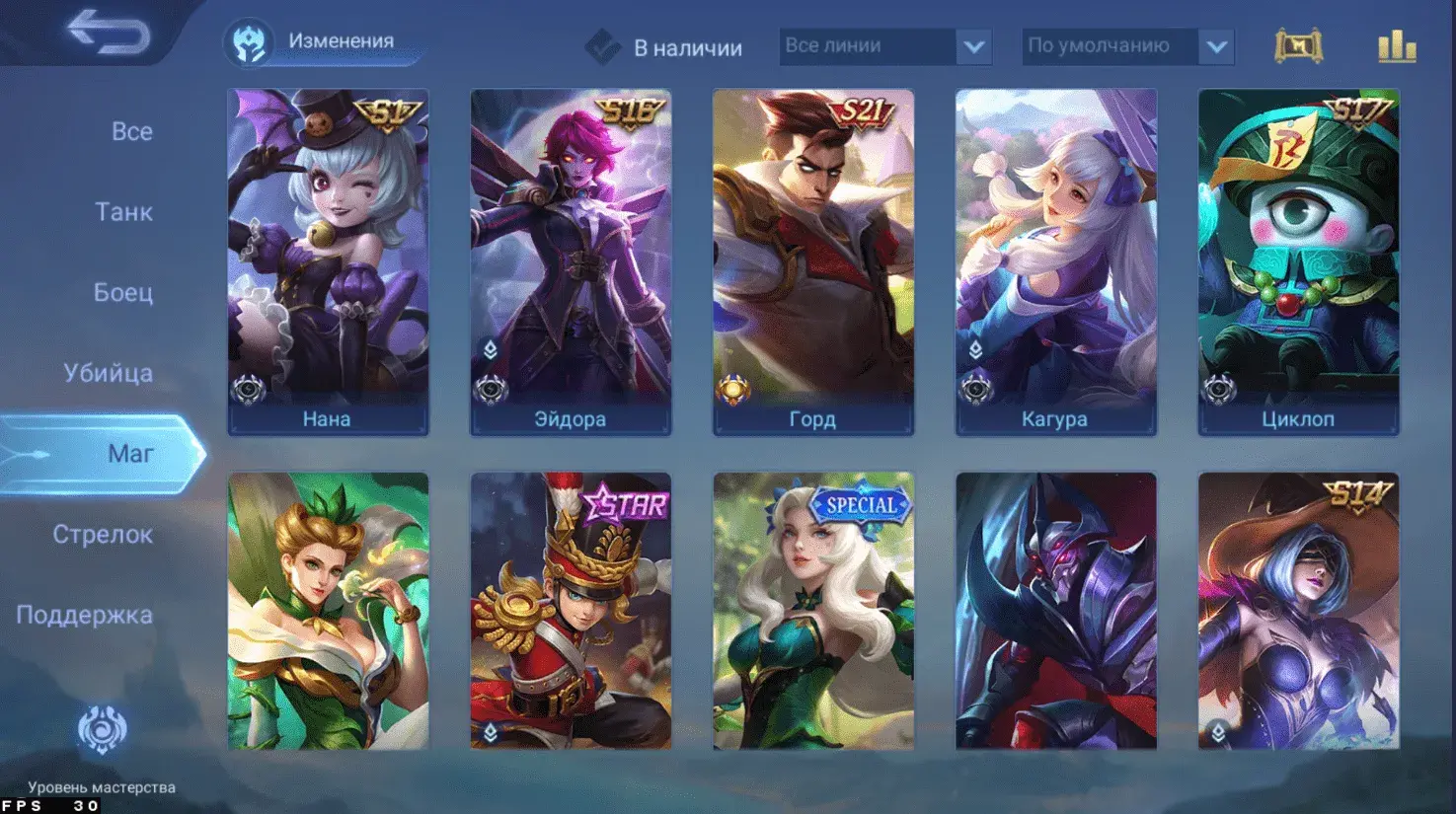Open the Все линии dropdown
1456x814 pixels.
pos(884,46)
